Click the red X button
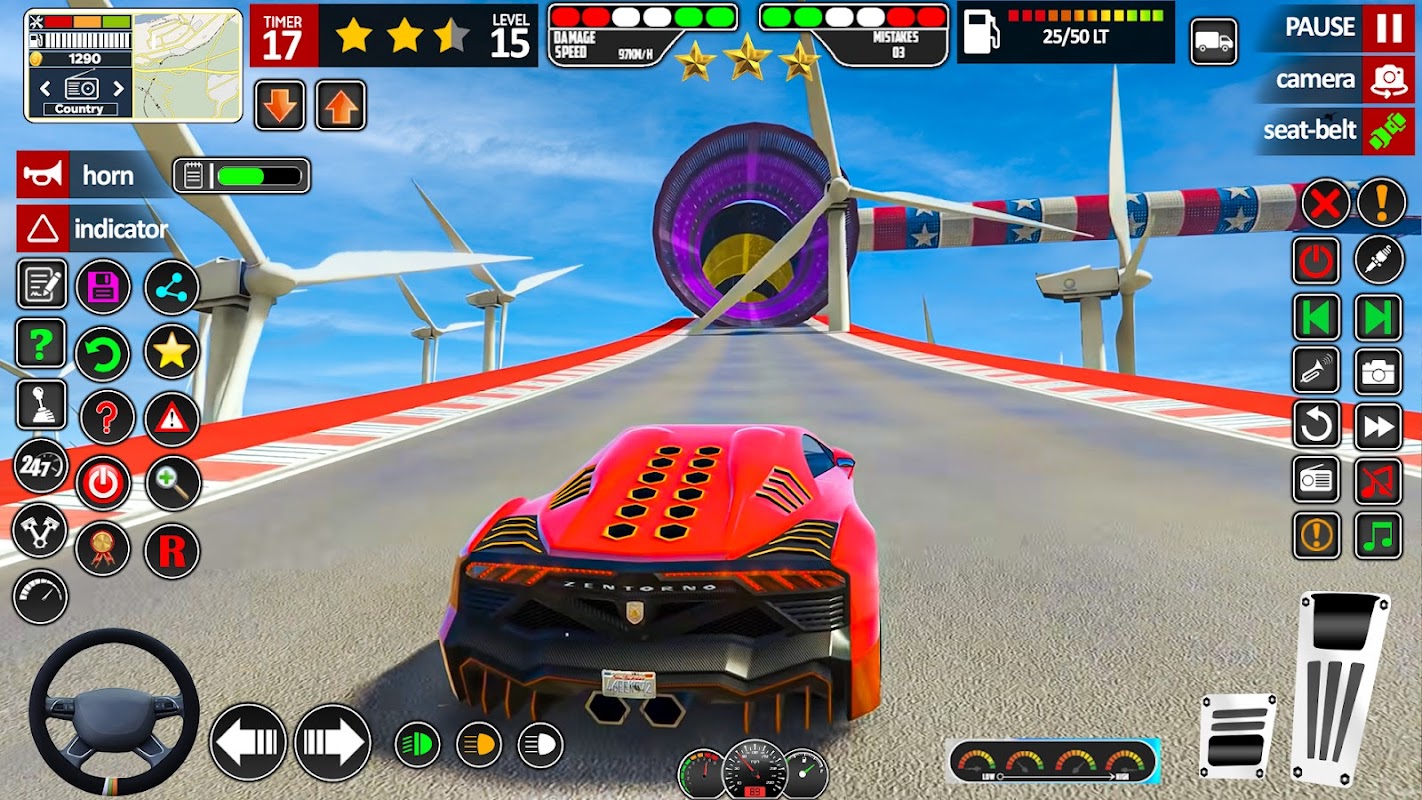The height and width of the screenshot is (800, 1422). point(1325,205)
